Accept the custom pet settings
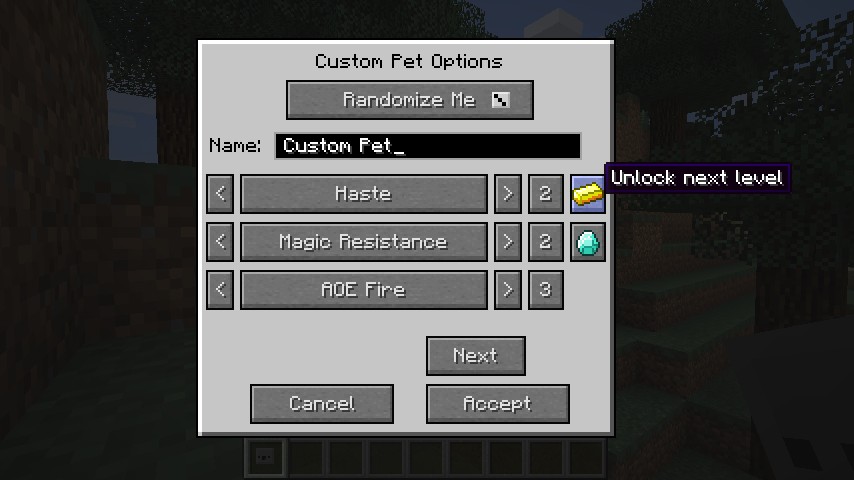 click(x=497, y=404)
